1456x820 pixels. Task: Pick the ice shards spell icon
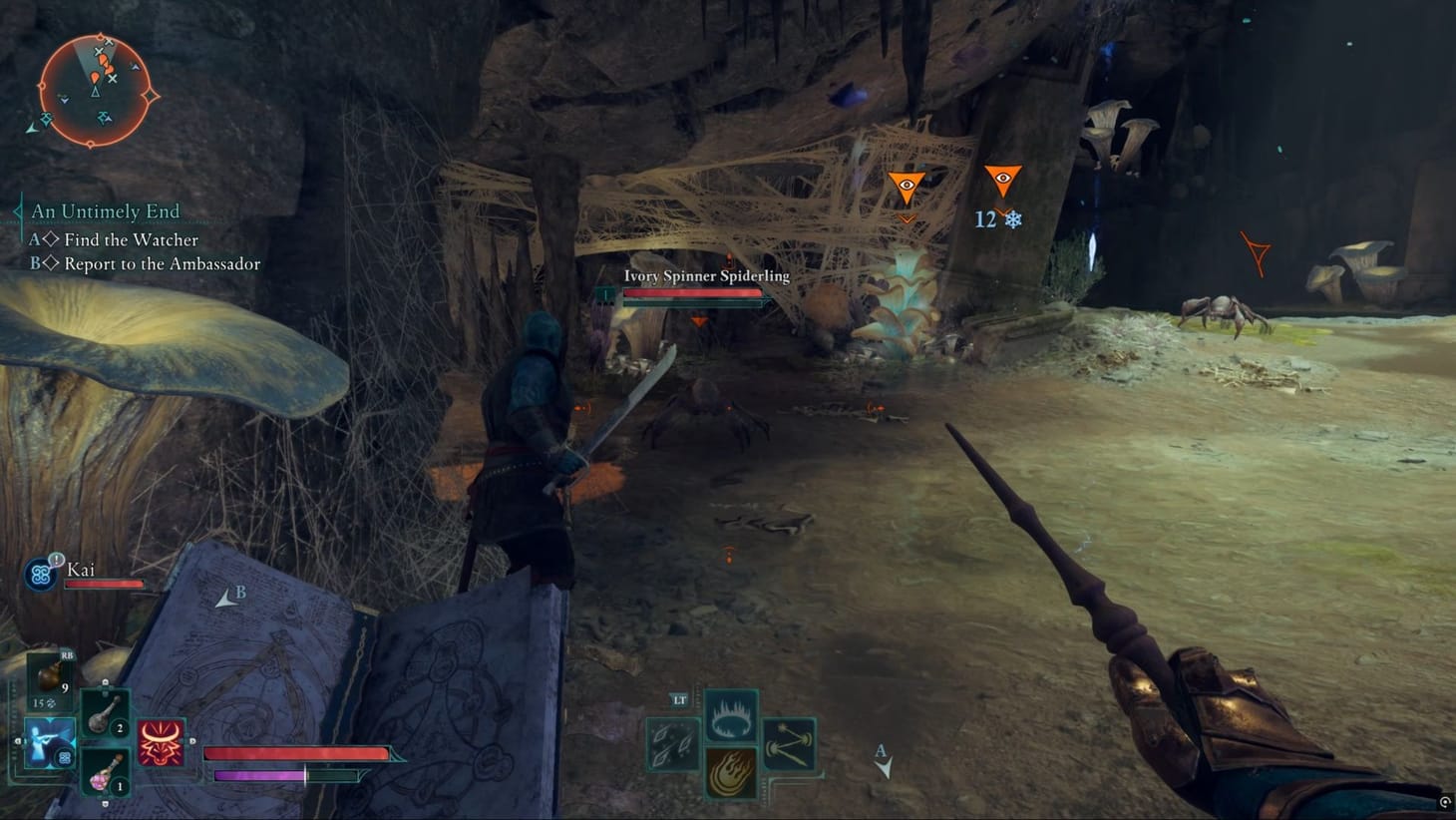click(x=671, y=743)
